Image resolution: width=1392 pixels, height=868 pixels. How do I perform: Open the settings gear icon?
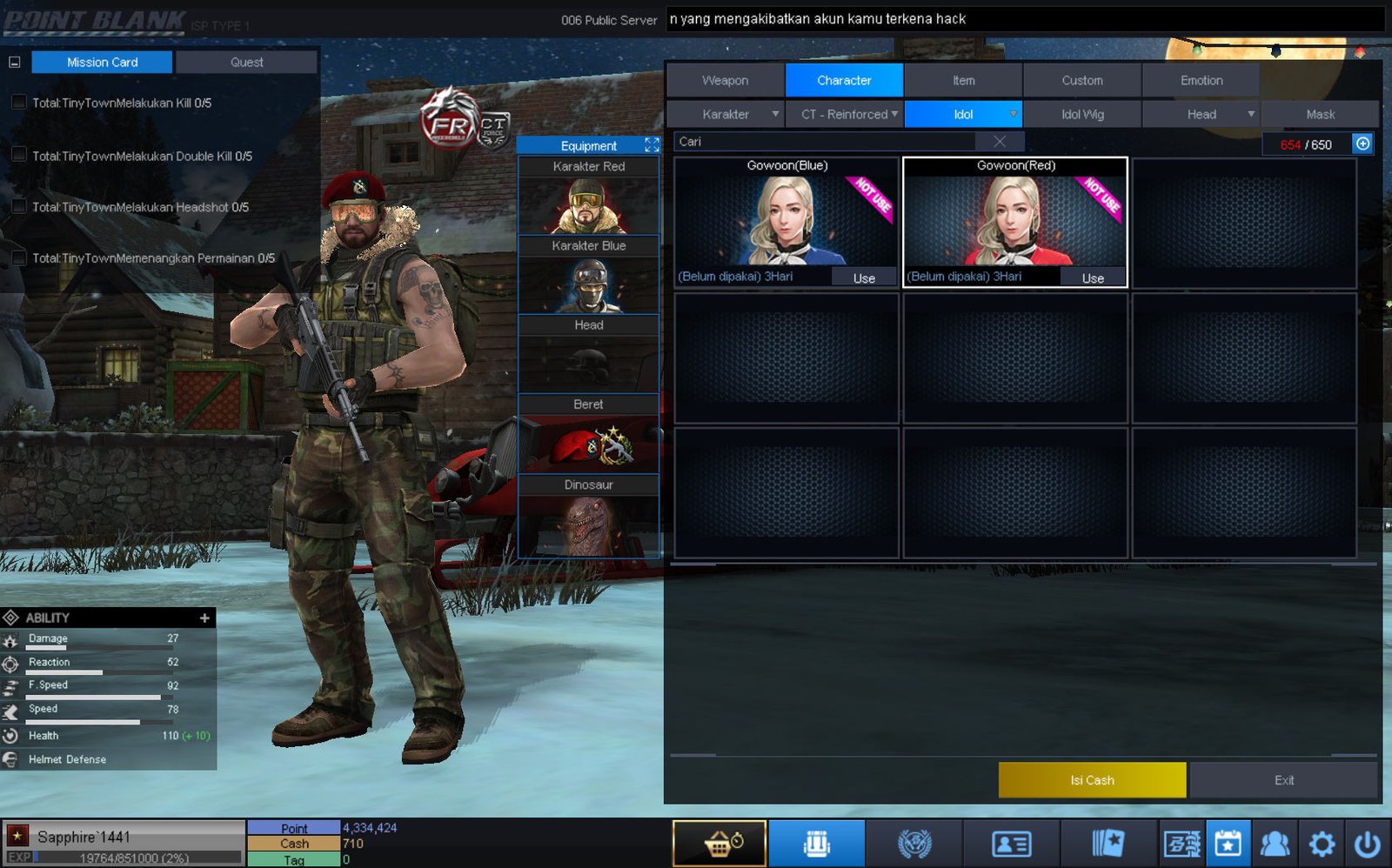coord(1322,844)
